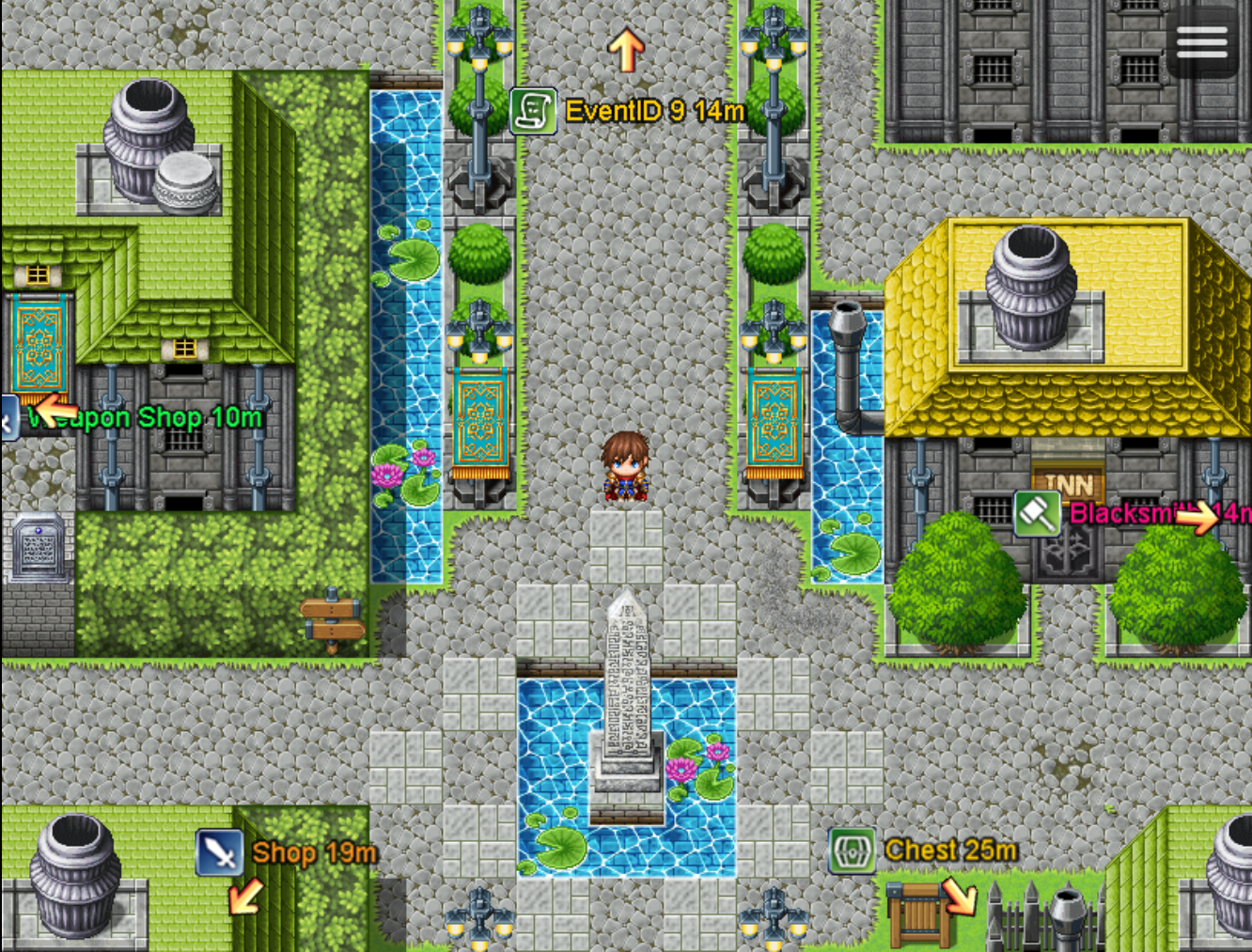Open the hamburger menu in the top-right corner
This screenshot has width=1252, height=952.
pos(1203,42)
